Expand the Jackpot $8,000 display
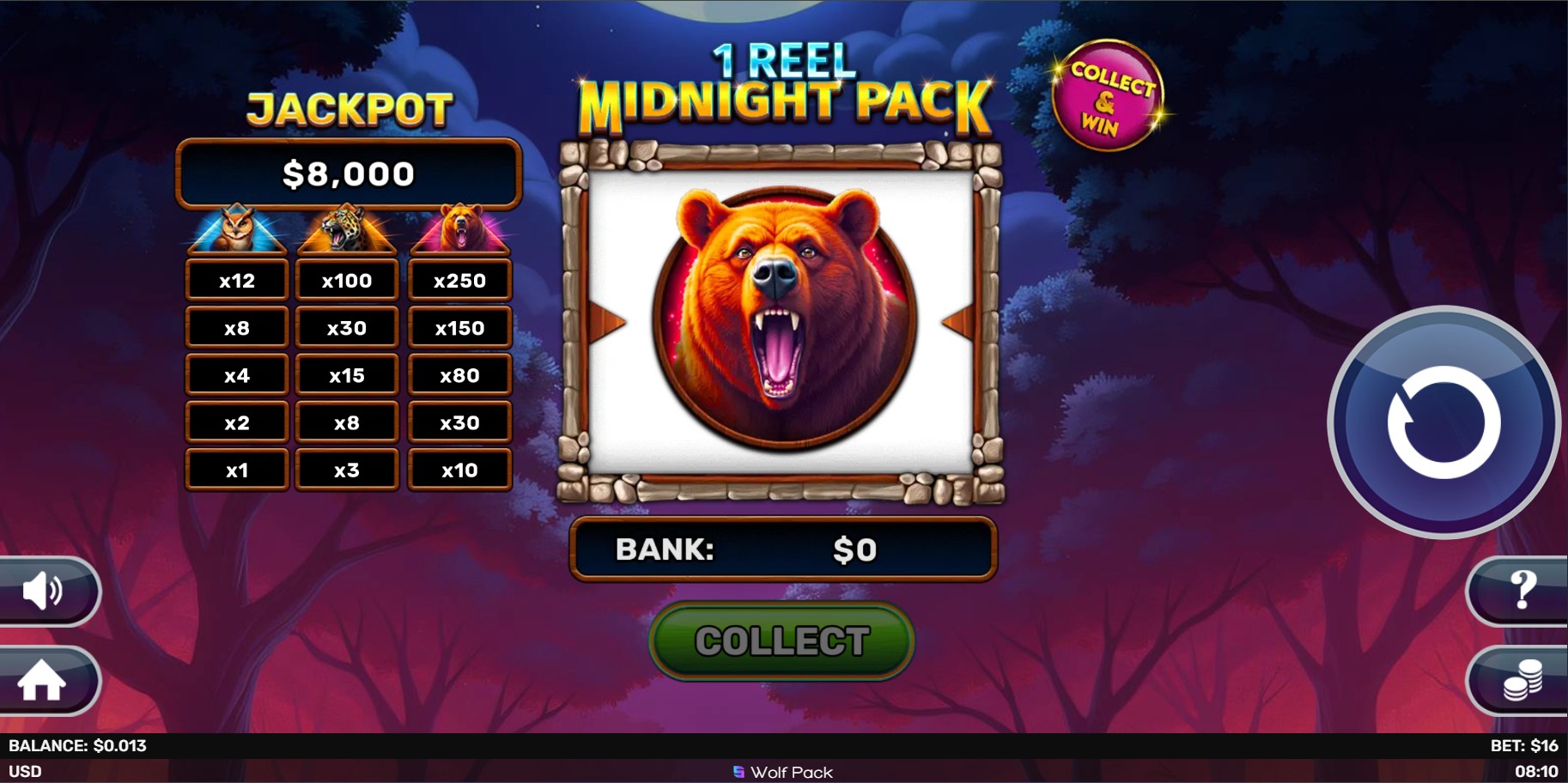This screenshot has height=783, width=1568. [x=348, y=173]
